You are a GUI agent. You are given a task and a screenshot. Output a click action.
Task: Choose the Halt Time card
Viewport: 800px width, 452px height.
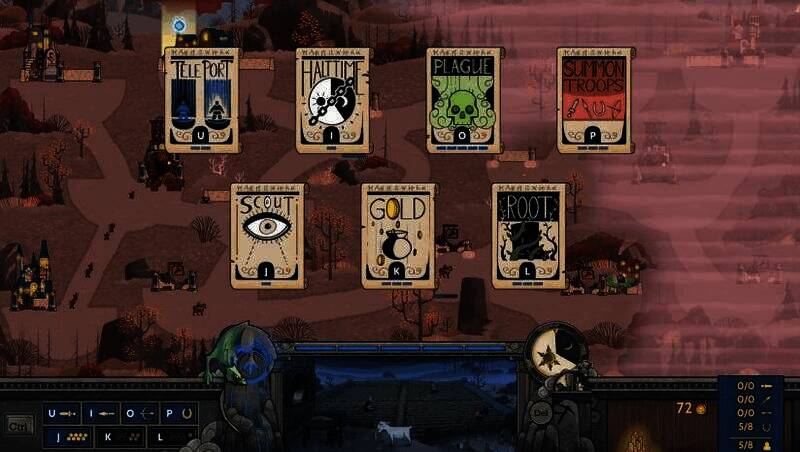tap(333, 99)
